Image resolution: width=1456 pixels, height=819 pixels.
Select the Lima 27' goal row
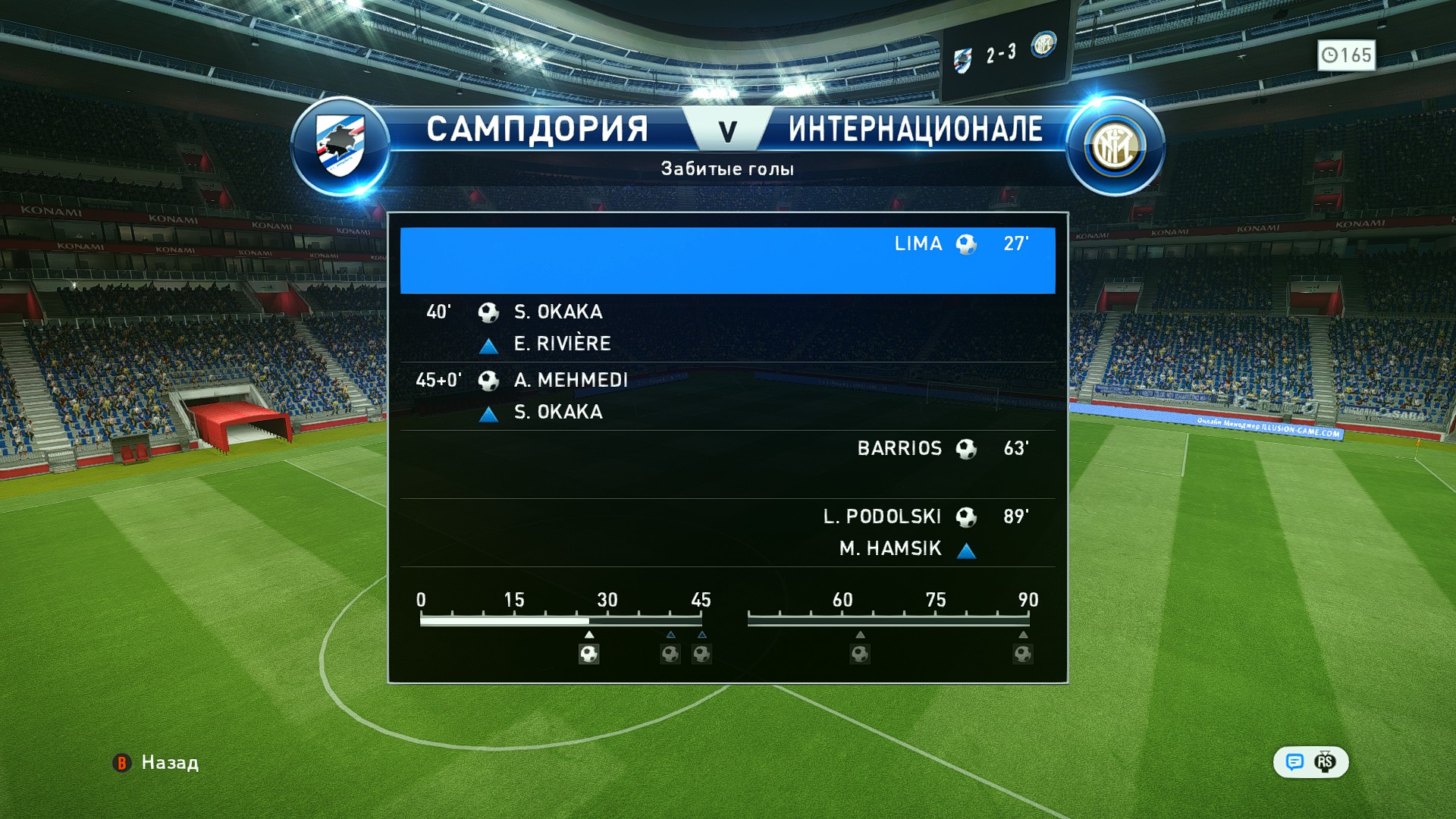[727, 259]
